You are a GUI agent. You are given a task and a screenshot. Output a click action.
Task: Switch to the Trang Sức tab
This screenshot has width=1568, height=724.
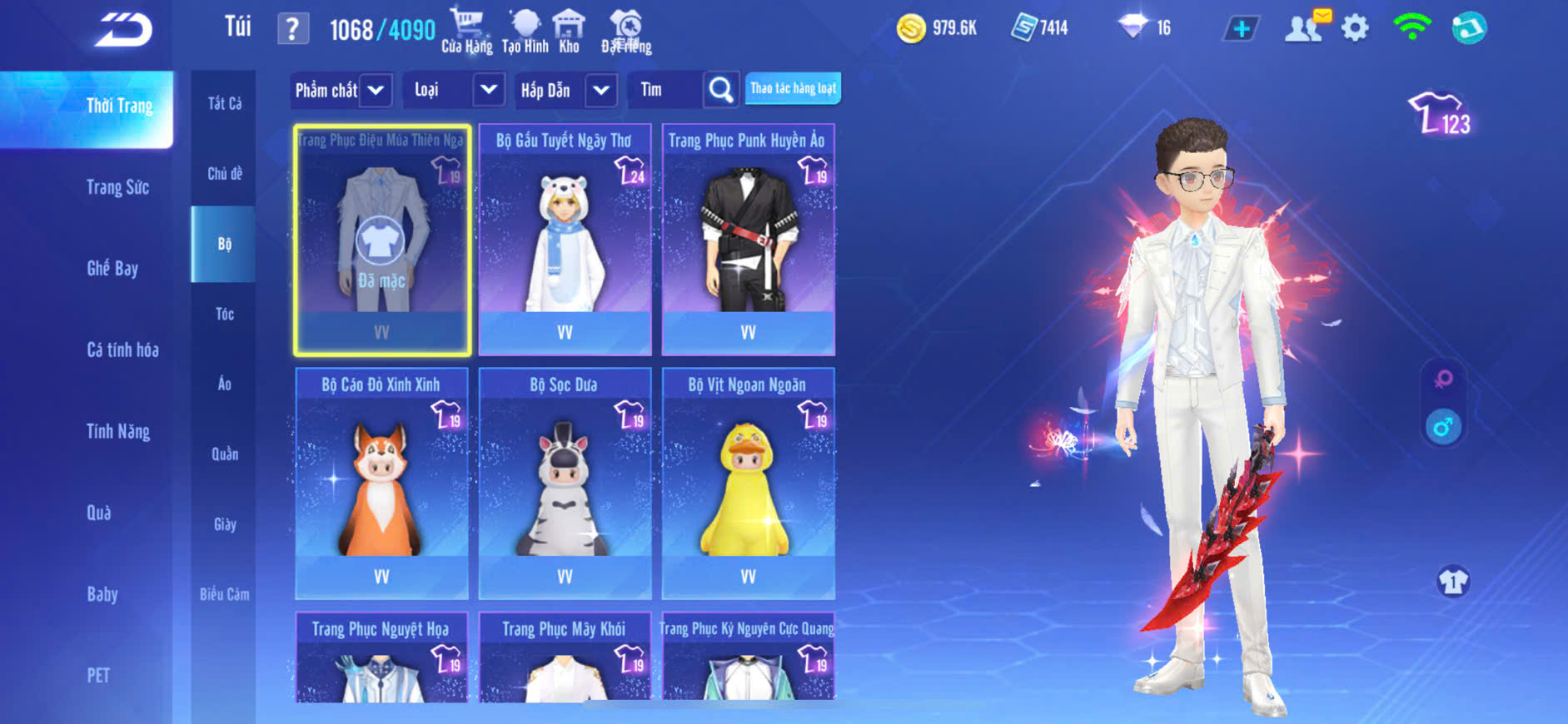tap(117, 187)
